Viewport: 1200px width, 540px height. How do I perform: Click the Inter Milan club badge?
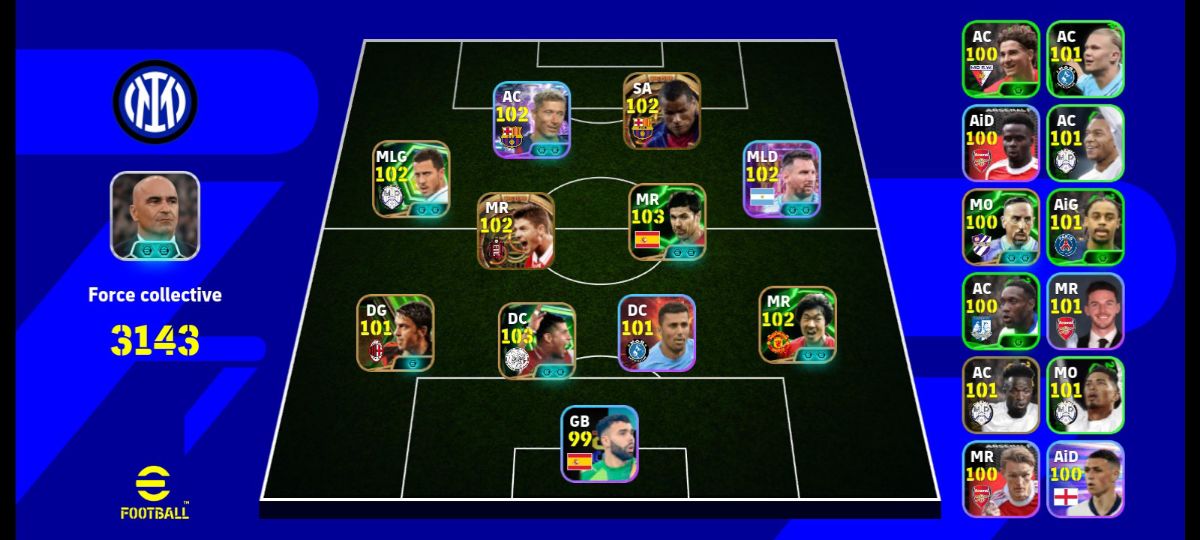(x=155, y=101)
